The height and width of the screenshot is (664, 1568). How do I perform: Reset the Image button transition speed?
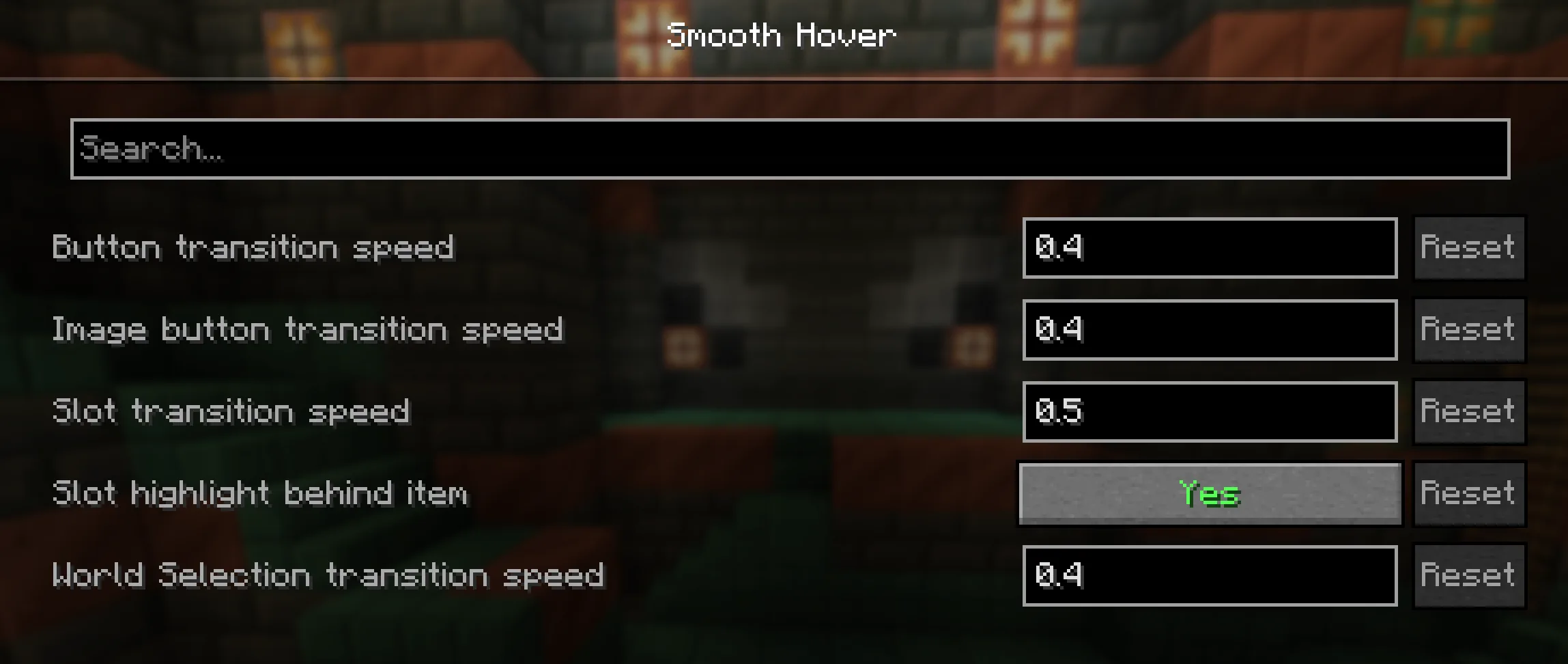(x=1468, y=330)
